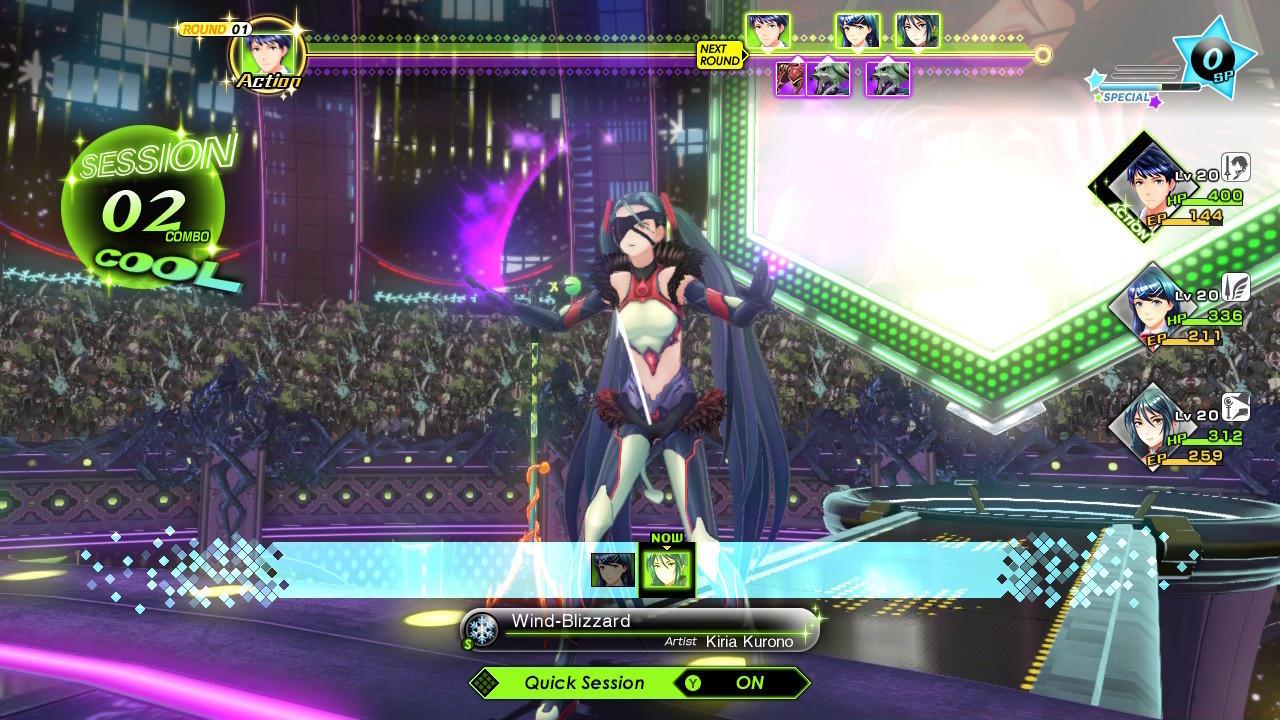Select the dimmed session portrait beside NOW
The height and width of the screenshot is (720, 1280).
coord(612,570)
